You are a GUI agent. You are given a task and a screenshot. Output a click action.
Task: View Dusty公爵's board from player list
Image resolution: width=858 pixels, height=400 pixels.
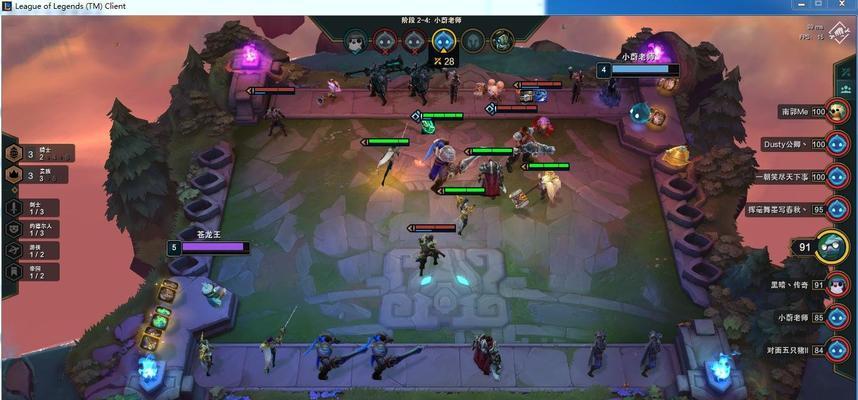[837, 144]
